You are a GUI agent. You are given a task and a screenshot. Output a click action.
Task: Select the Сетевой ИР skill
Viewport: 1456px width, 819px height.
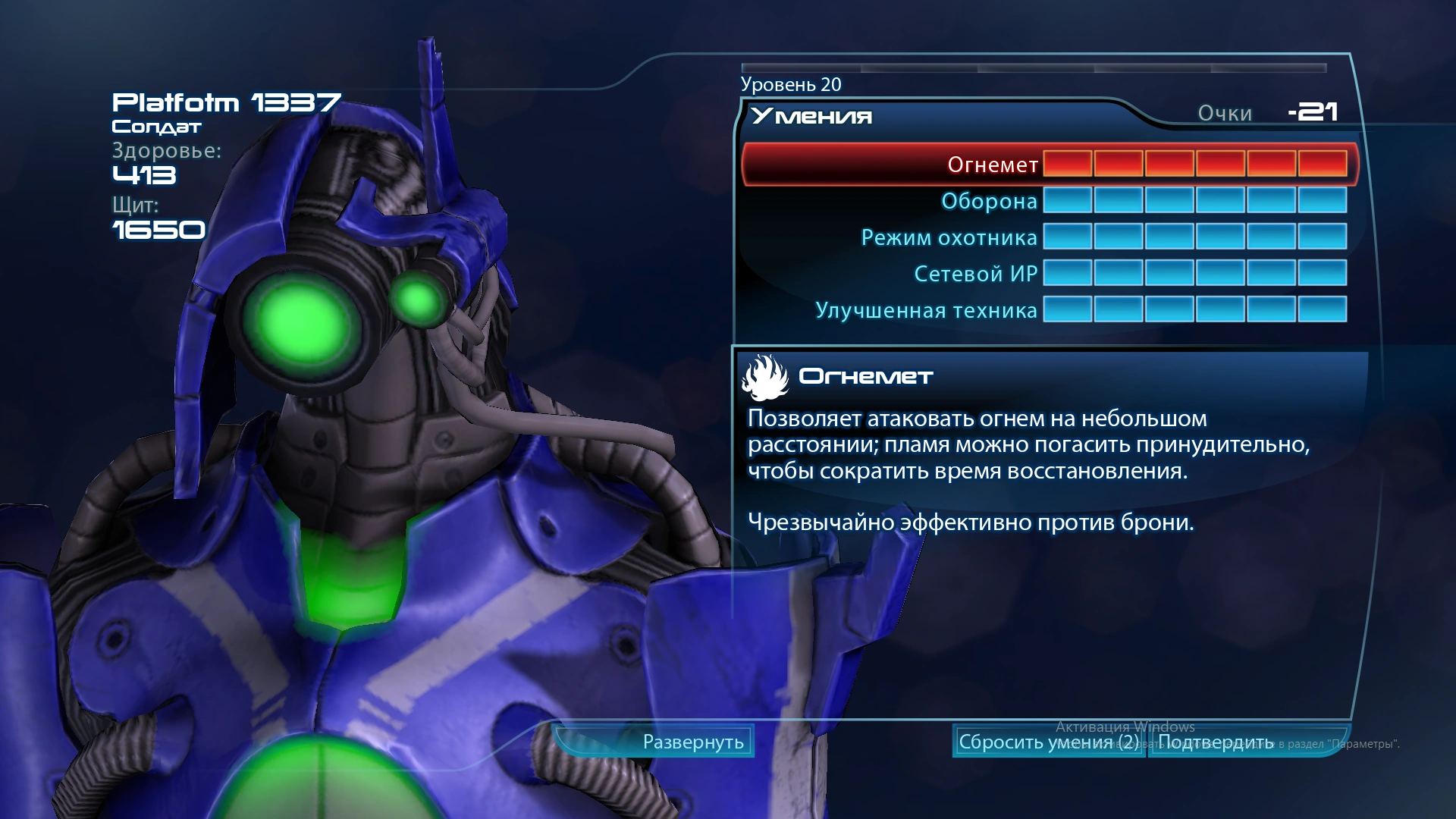coord(975,274)
